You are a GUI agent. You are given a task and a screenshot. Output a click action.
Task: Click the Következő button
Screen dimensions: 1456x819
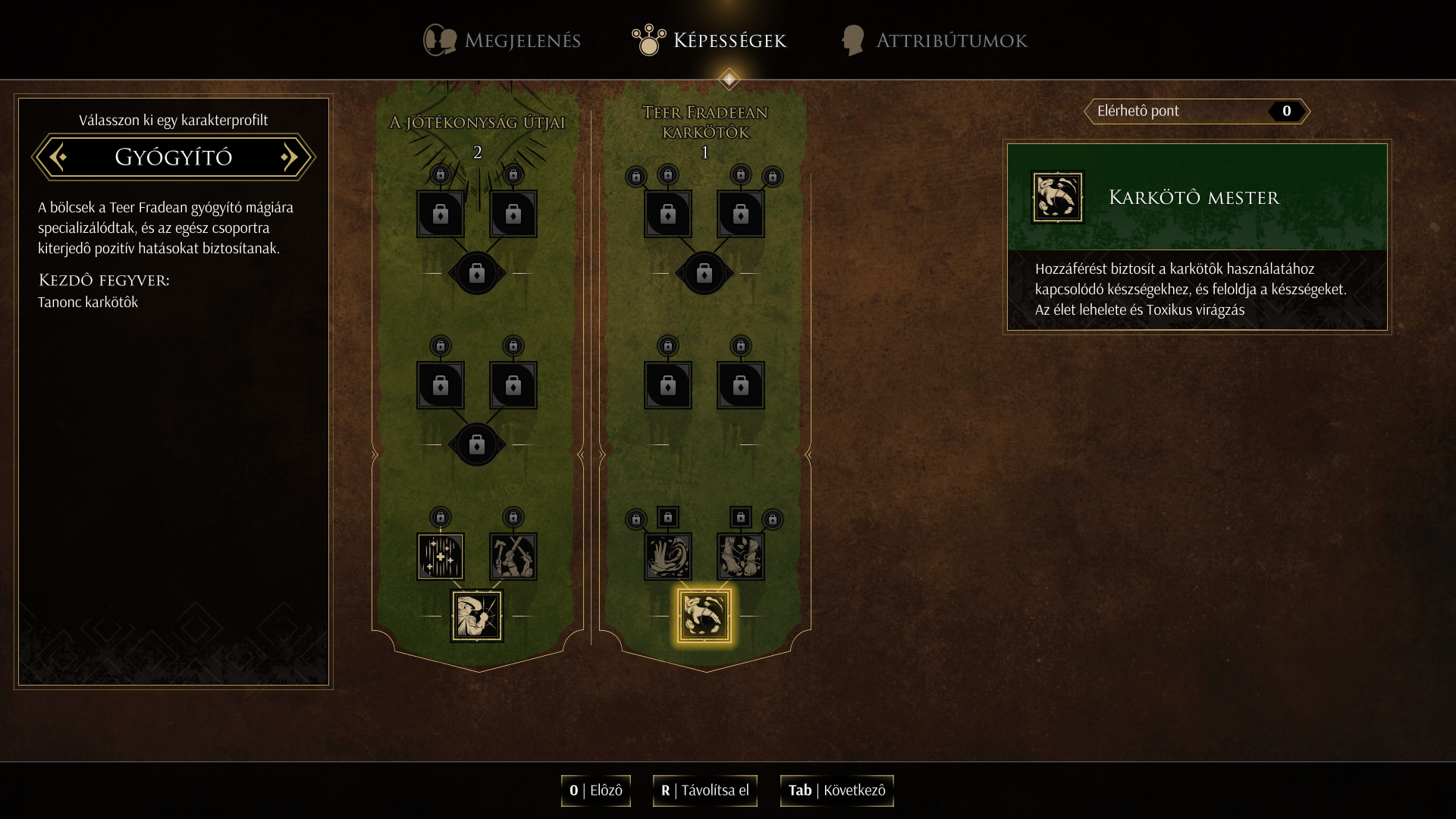pyautogui.click(x=836, y=790)
